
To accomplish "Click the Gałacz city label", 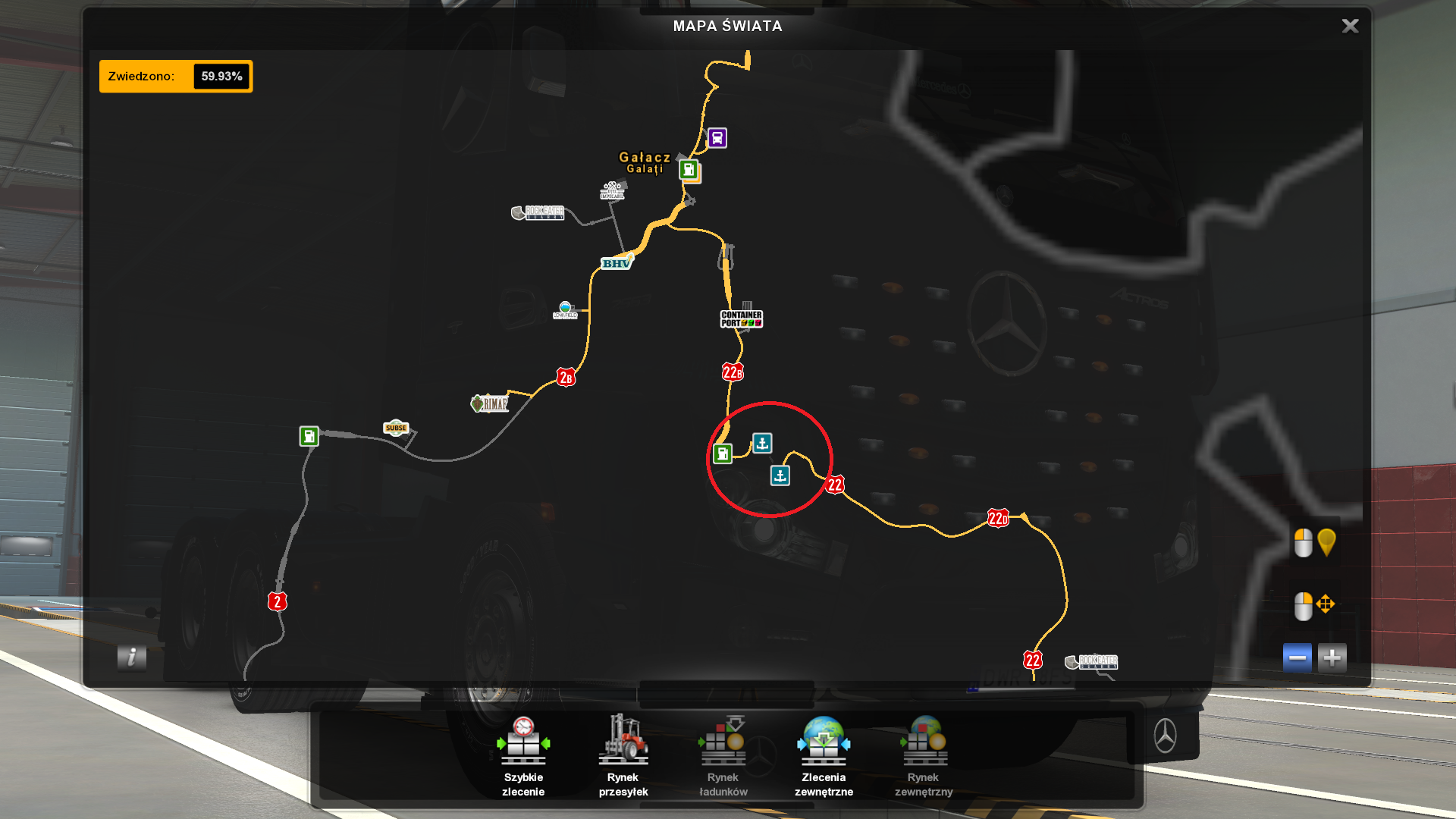I will coord(644,162).
